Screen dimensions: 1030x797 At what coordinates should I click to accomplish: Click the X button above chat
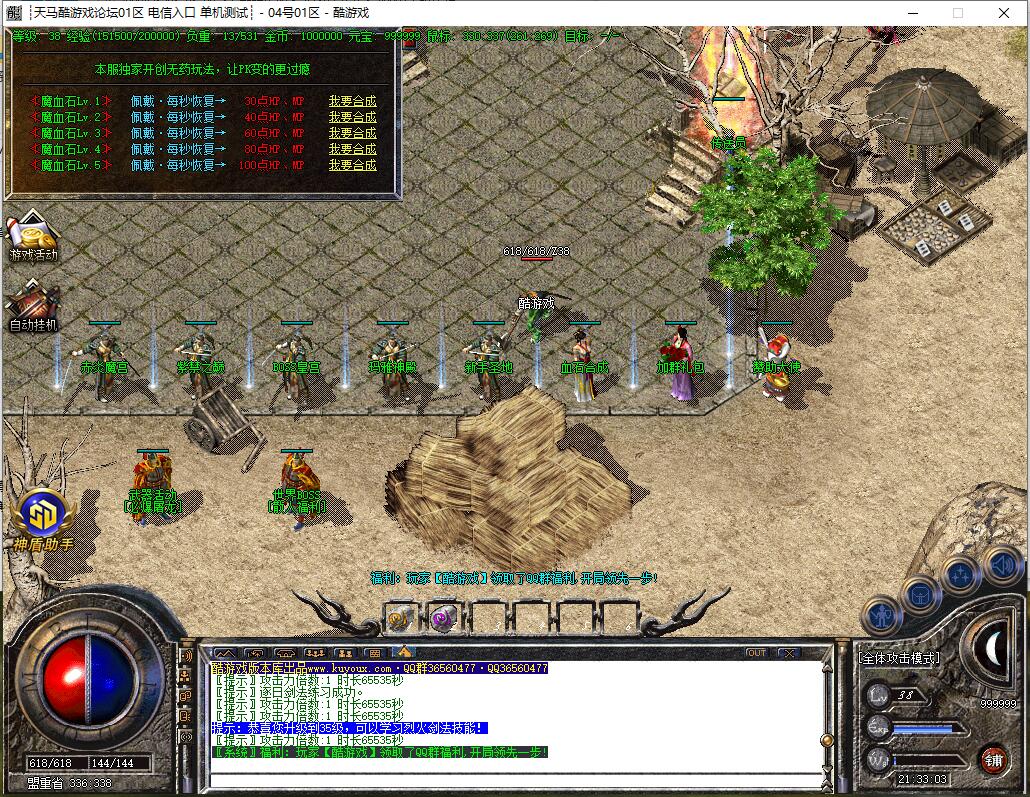tap(789, 653)
